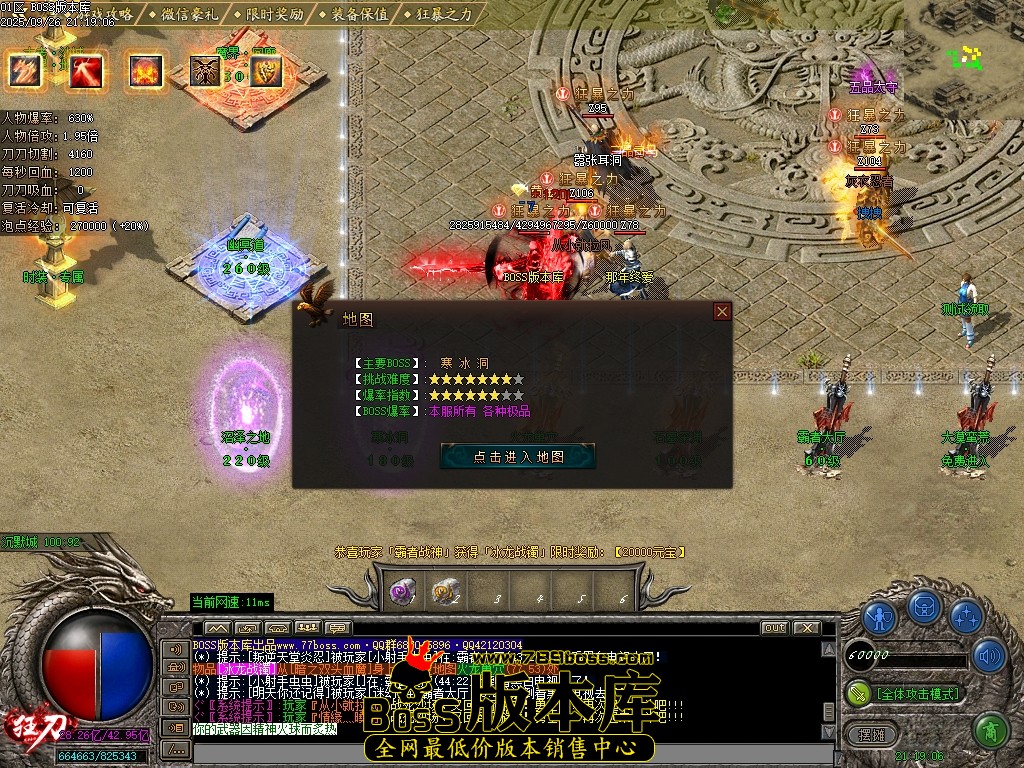1024x768 pixels.
Task: Activate the fiery demon face skill icon
Action: coord(146,70)
